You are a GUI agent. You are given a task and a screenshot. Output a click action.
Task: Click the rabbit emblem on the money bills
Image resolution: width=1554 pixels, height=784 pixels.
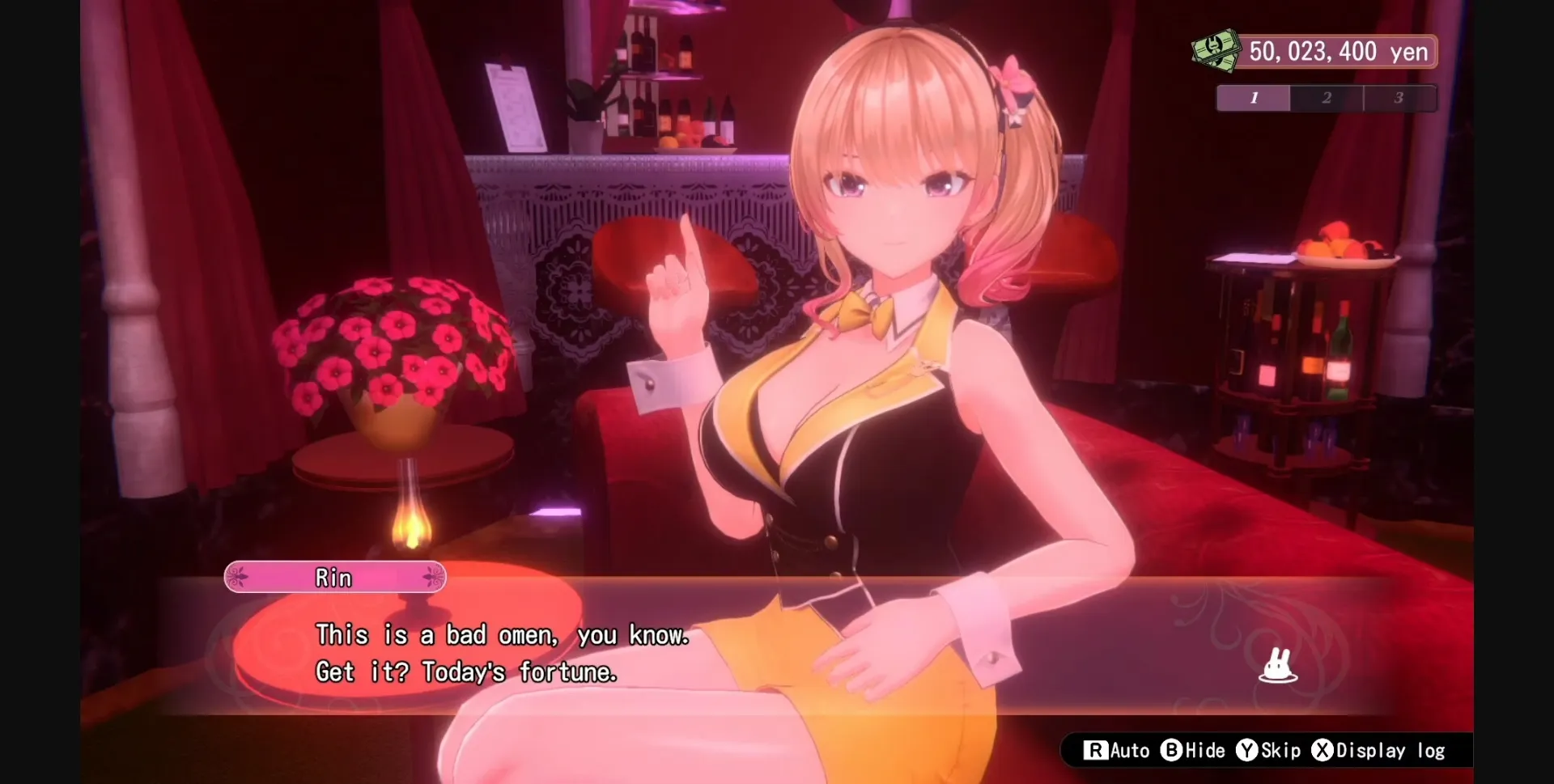[1214, 47]
